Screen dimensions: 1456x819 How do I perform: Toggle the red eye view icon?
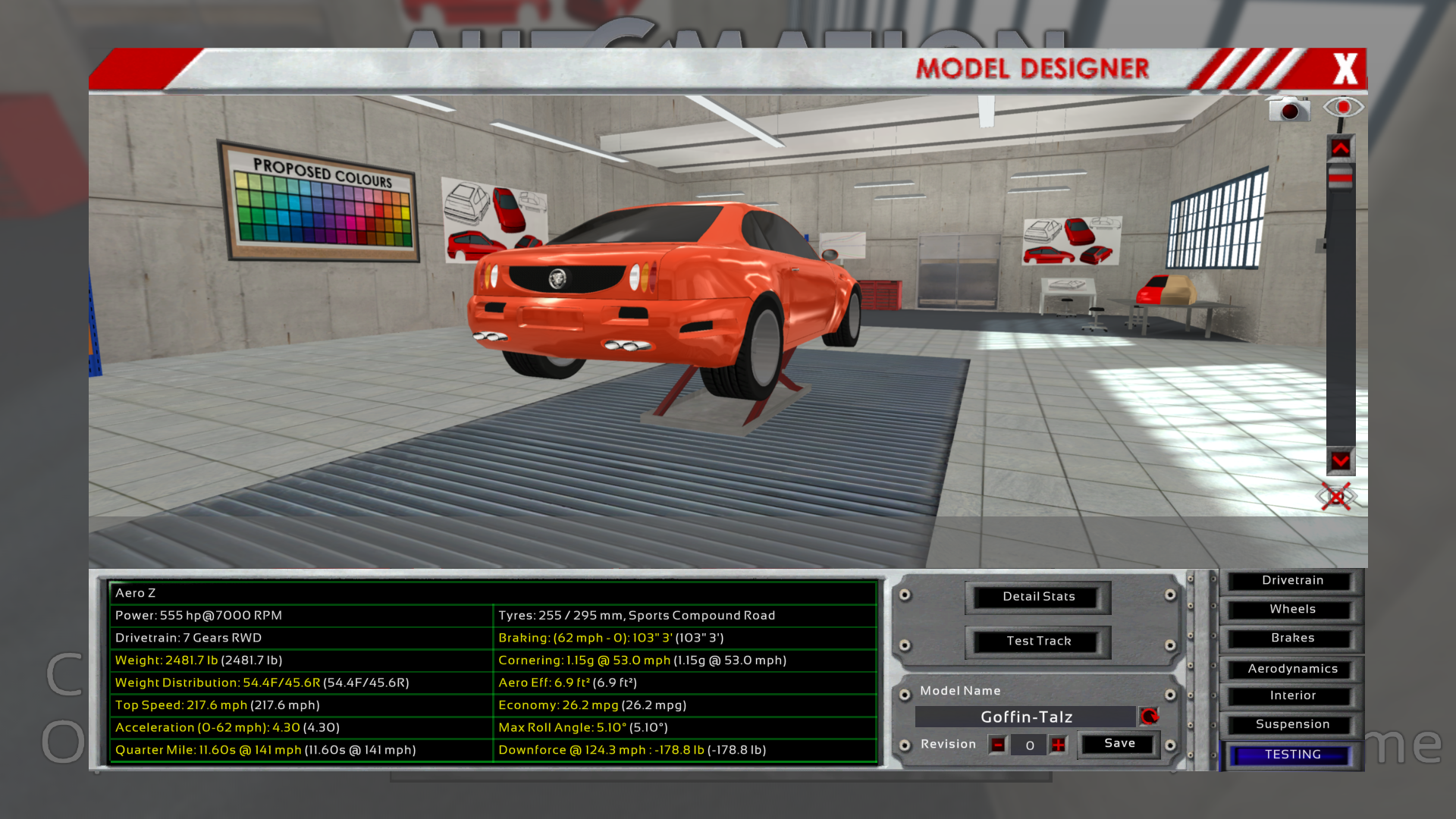tap(1343, 108)
